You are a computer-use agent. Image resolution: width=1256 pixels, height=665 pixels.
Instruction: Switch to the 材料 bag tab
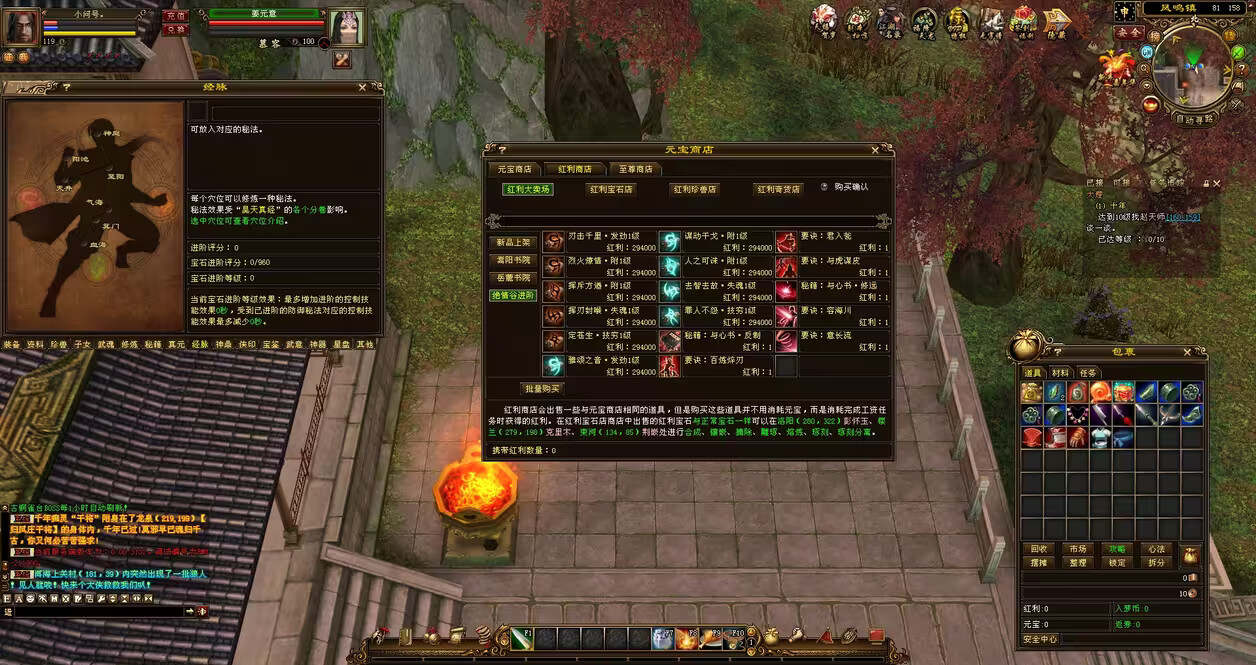point(1060,373)
